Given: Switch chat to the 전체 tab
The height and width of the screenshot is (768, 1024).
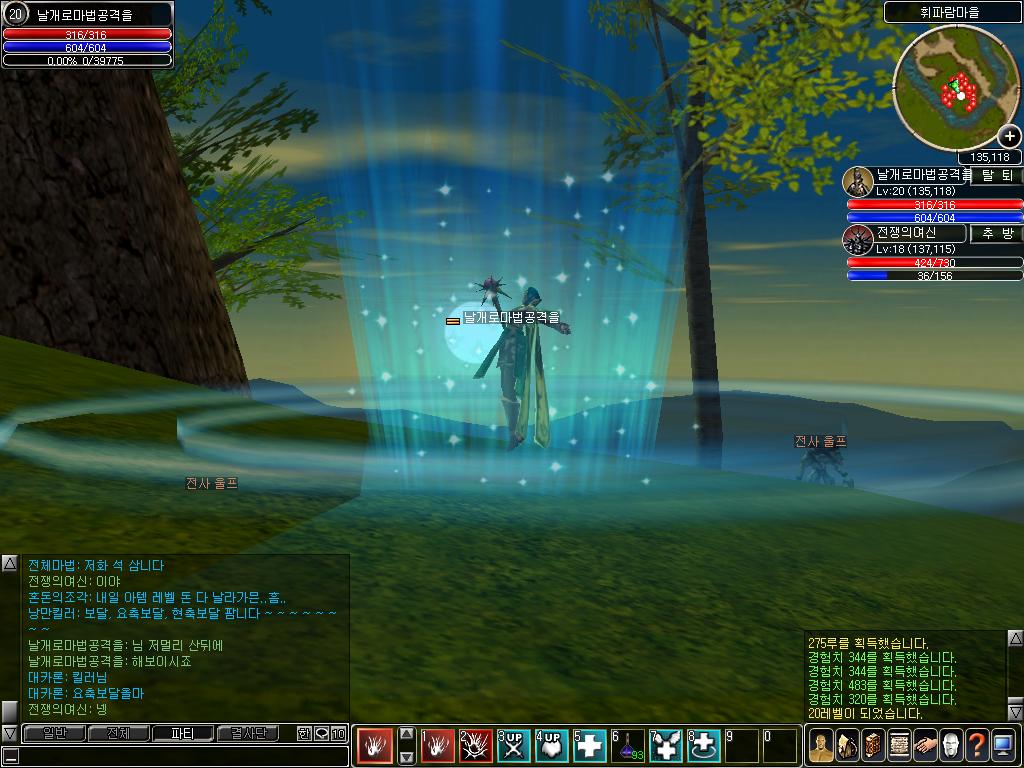Looking at the screenshot, I should point(118,733).
